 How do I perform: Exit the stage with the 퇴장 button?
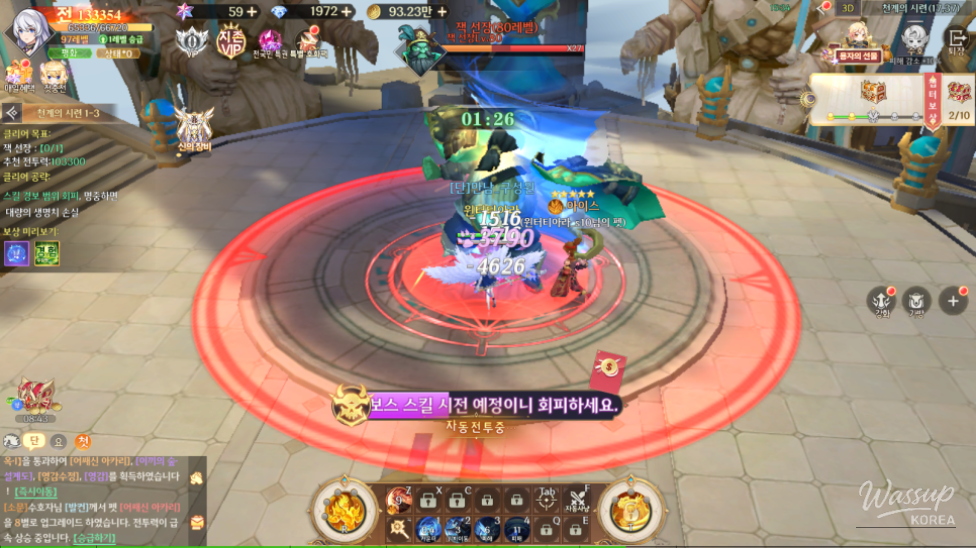(x=955, y=39)
